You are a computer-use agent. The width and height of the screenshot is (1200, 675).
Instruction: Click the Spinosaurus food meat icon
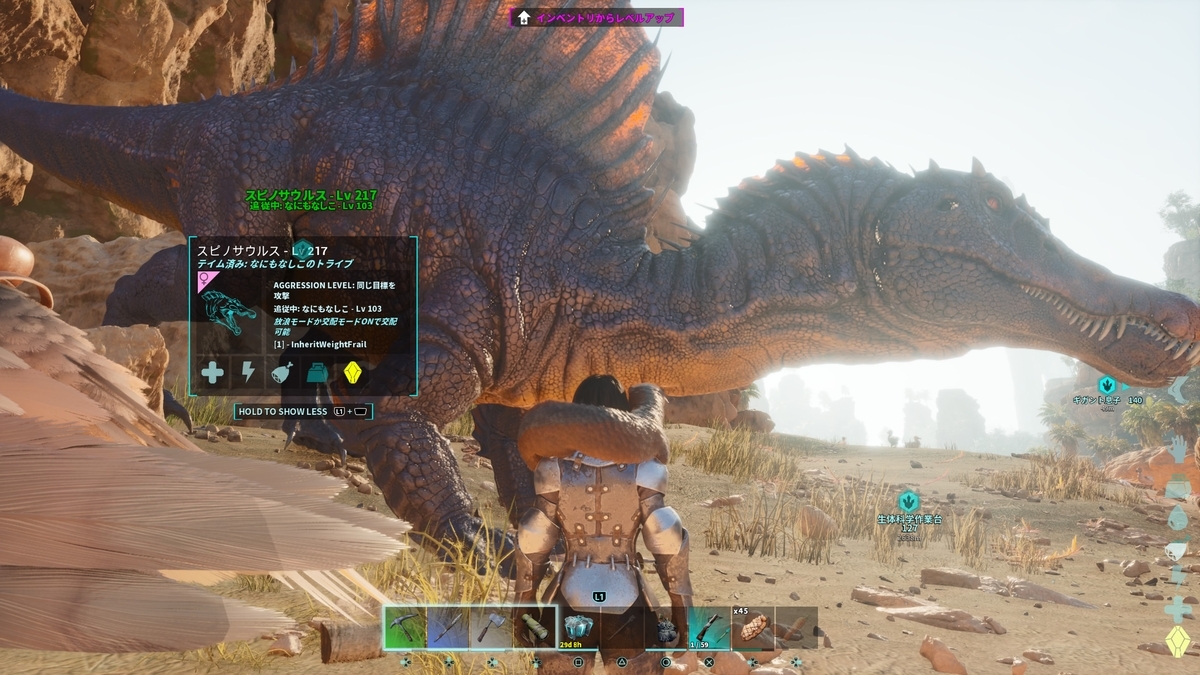pyautogui.click(x=283, y=373)
